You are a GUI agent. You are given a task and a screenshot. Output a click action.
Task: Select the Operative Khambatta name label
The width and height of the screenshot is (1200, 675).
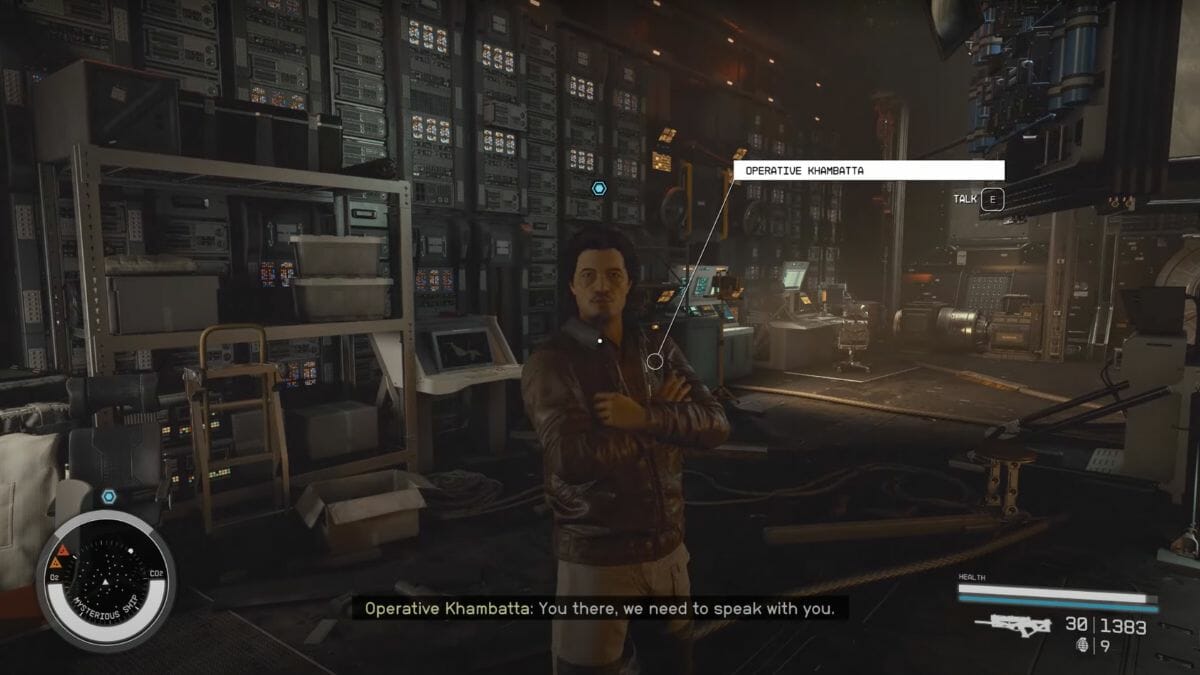[868, 171]
